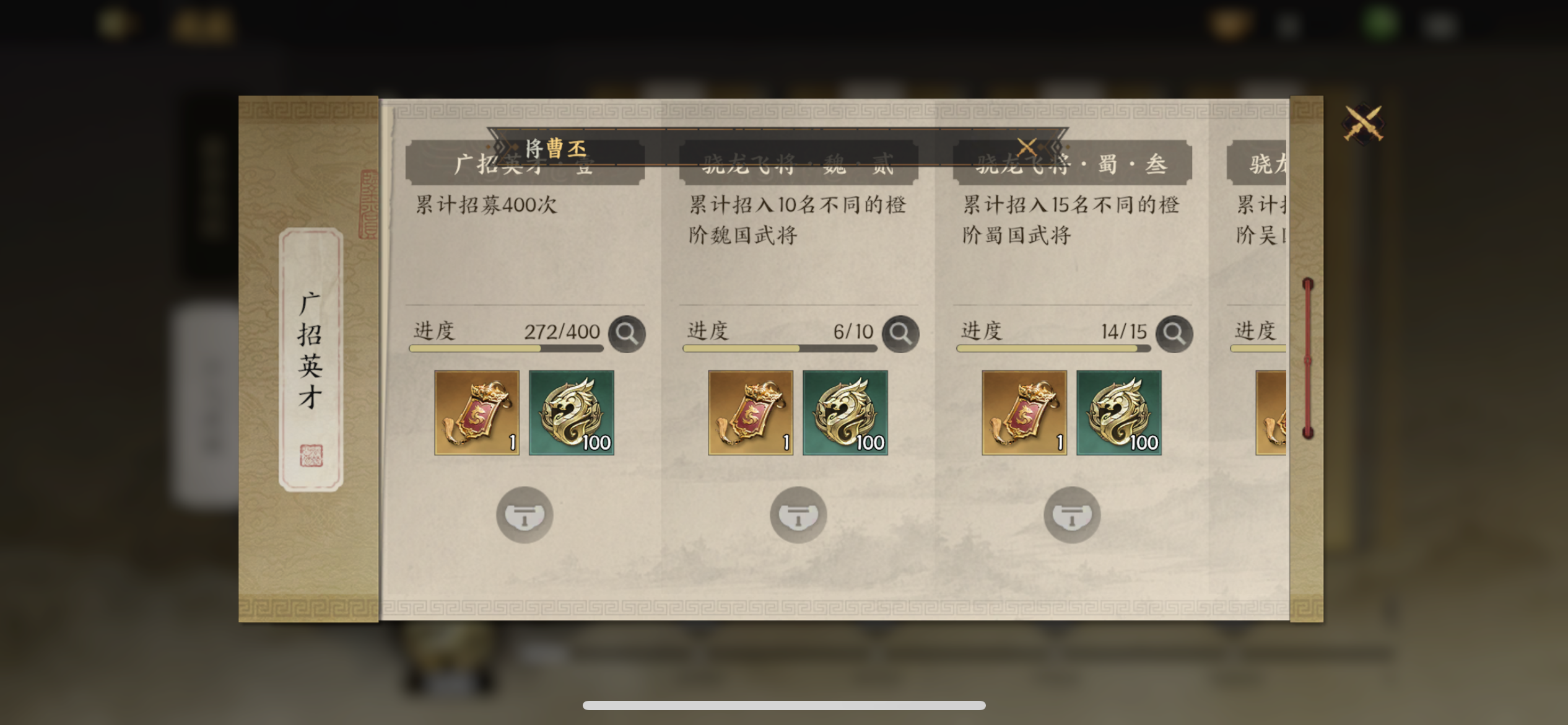Select the 骁龙飞将·魏·贰 task card title
The width and height of the screenshot is (1568, 725).
point(796,163)
